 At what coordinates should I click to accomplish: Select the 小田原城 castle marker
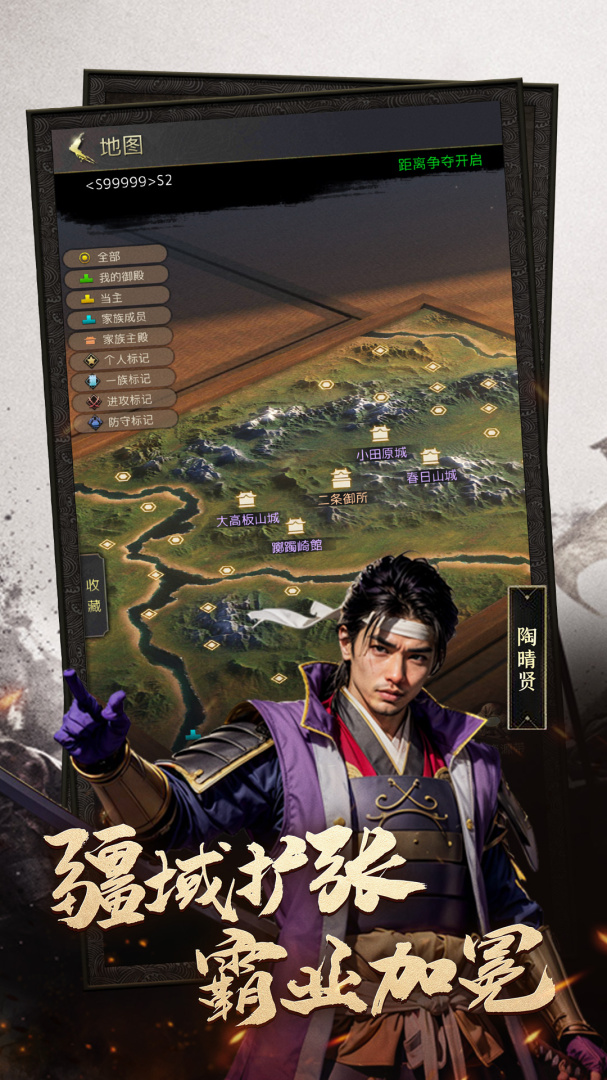coord(380,435)
